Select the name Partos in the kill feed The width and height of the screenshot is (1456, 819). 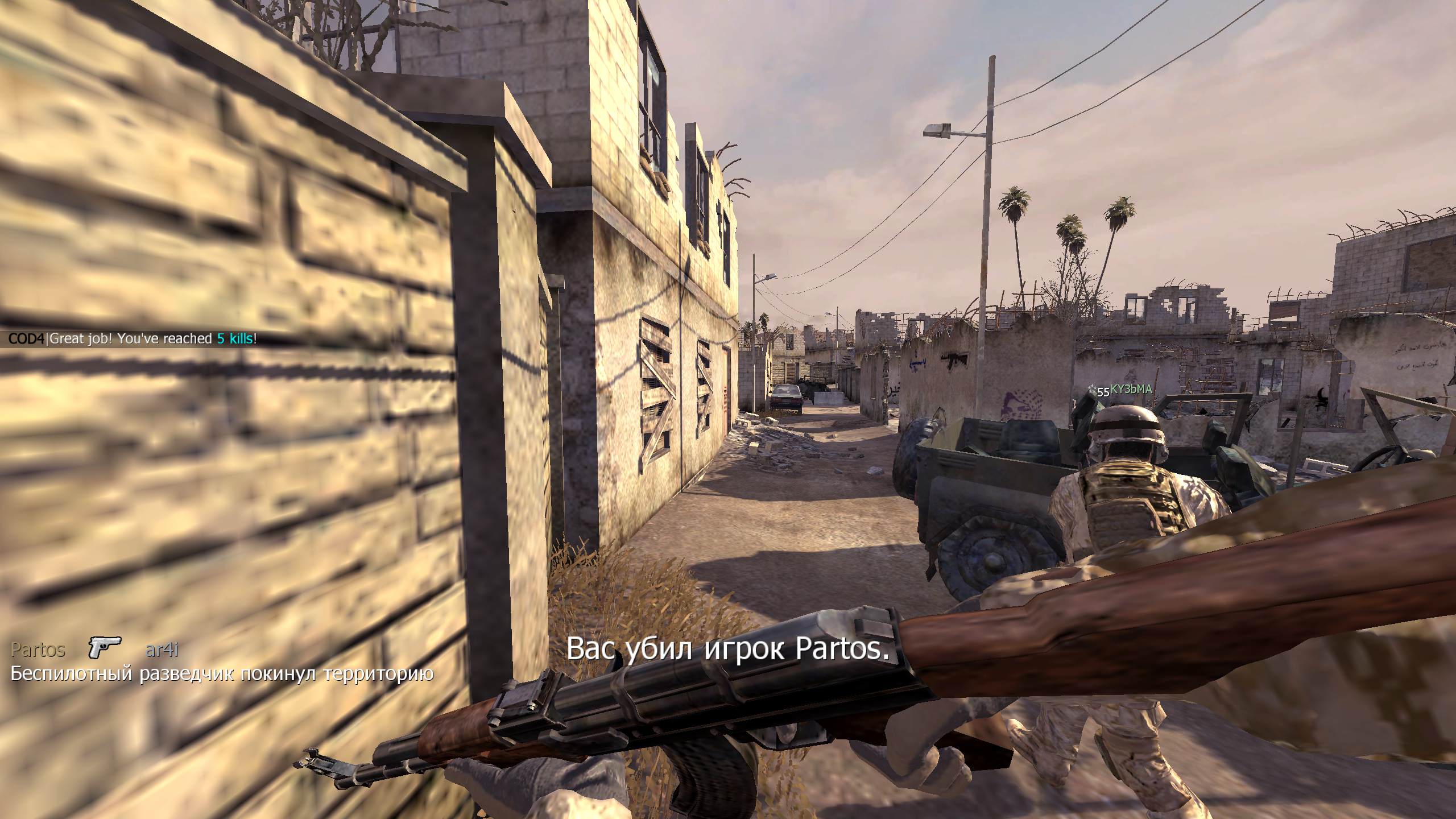point(38,650)
